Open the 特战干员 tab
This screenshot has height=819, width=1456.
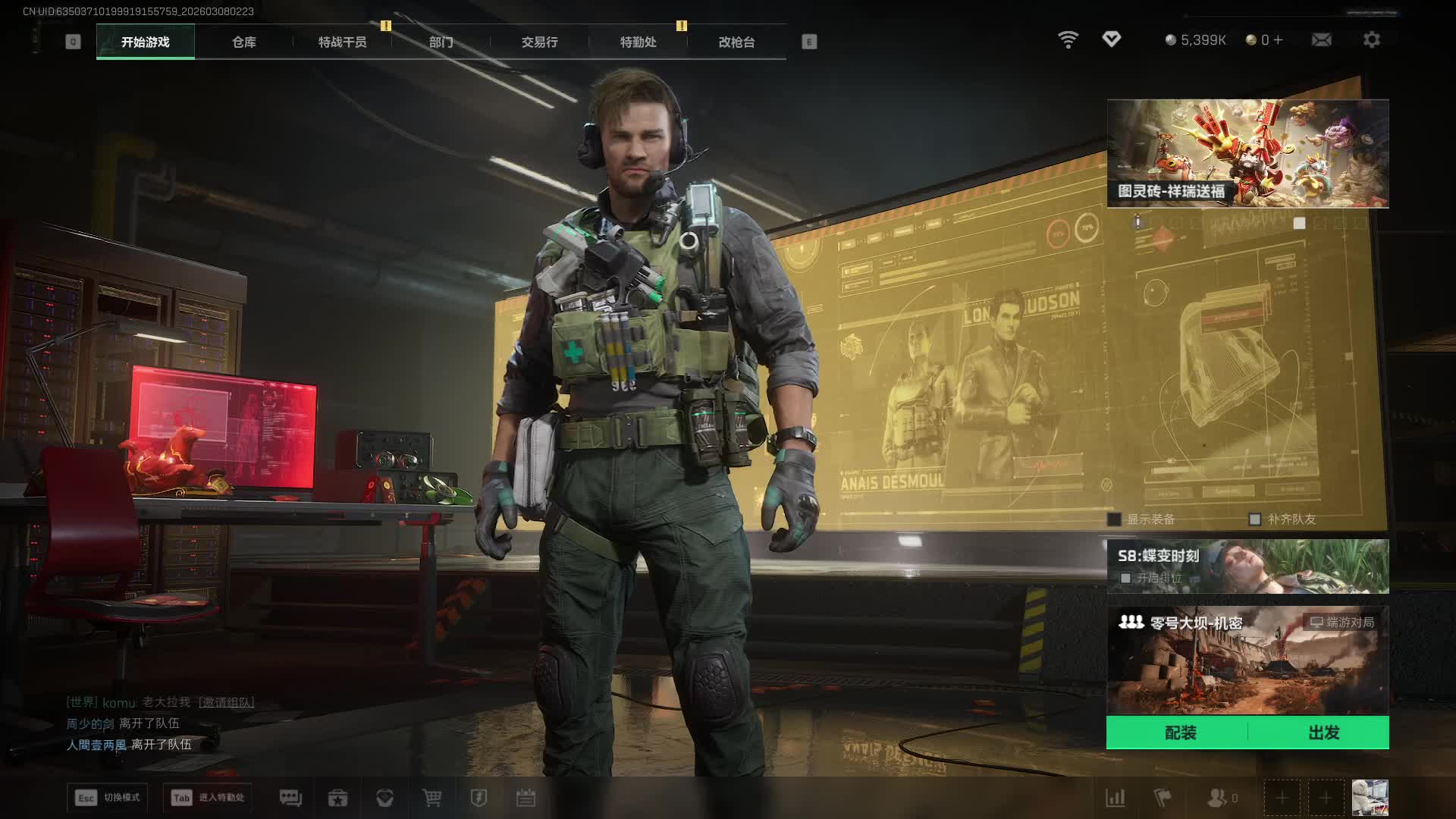[342, 42]
